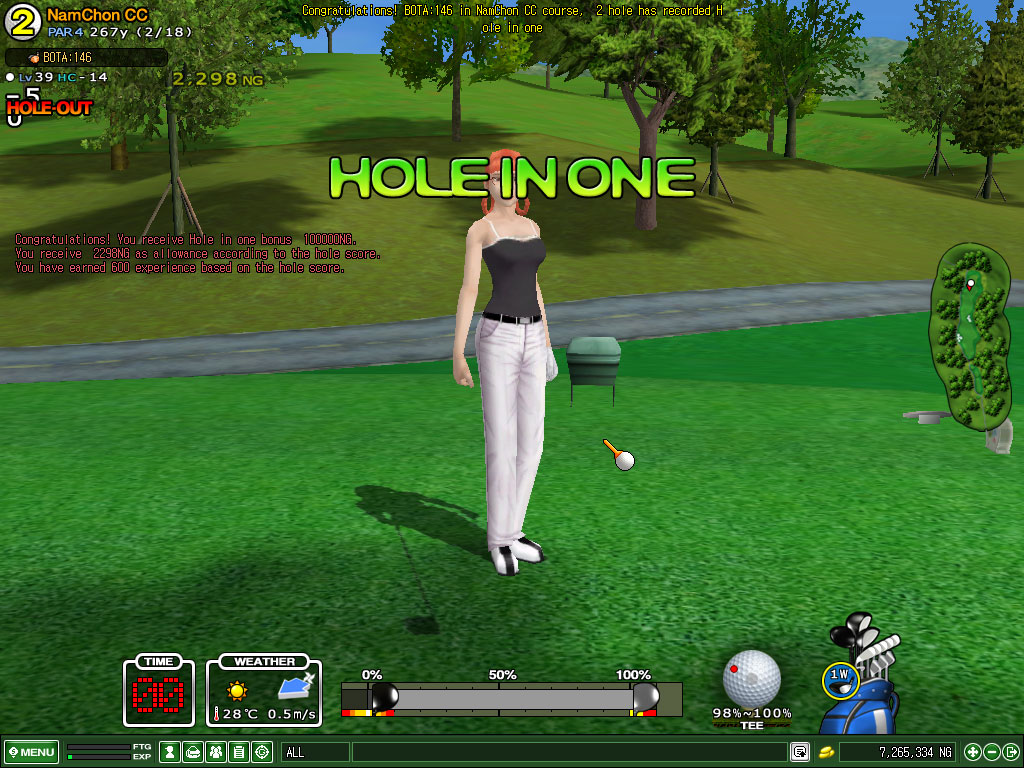Click the exit door button
This screenshot has height=768, width=1024.
(1010, 752)
